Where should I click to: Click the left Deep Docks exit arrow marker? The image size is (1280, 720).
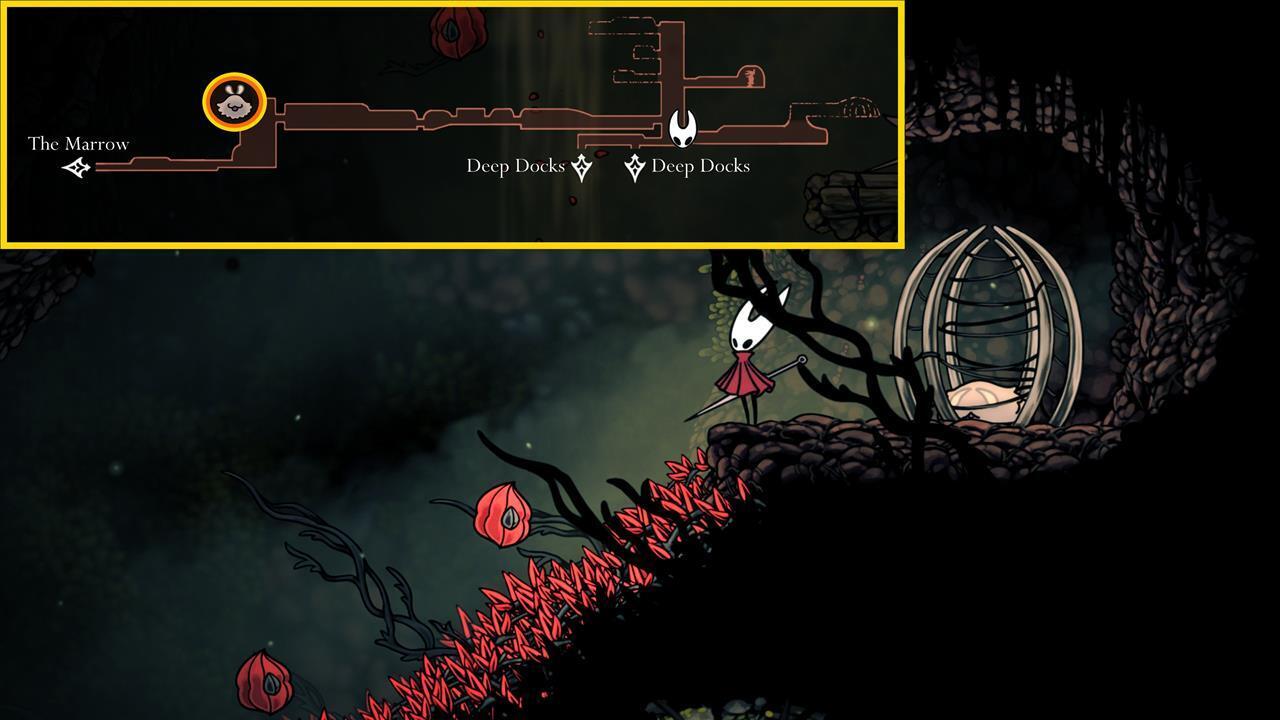coord(582,165)
